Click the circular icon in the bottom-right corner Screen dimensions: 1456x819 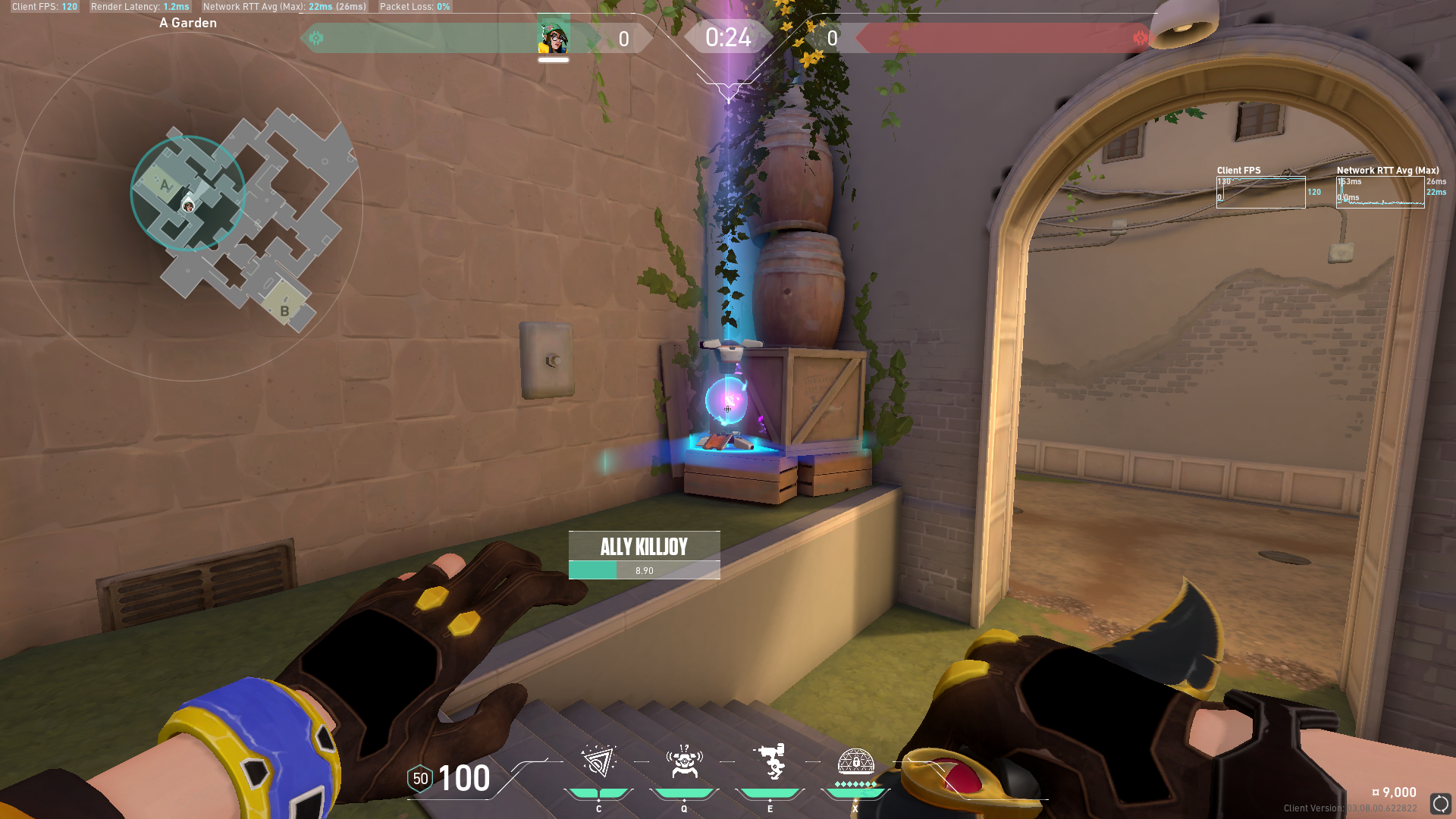point(1440,804)
